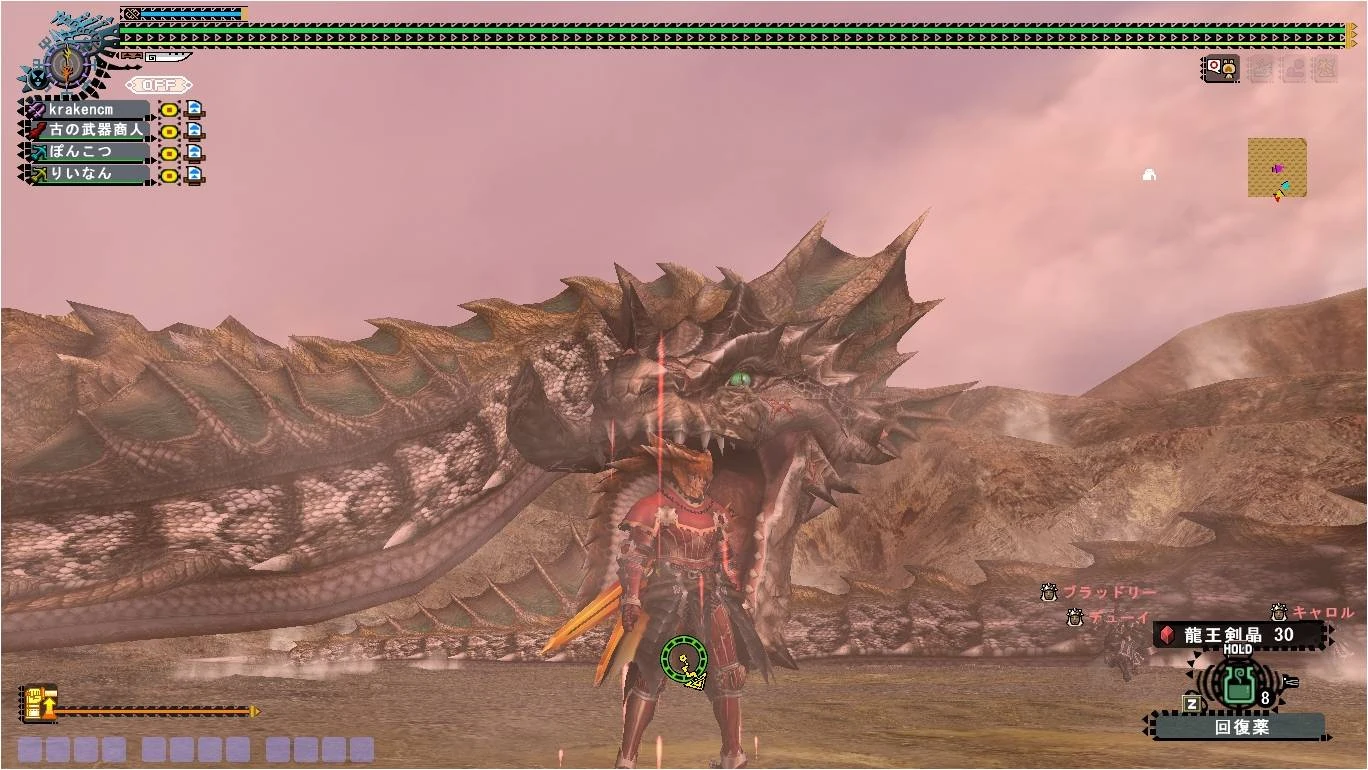Toggle krakencm's yellow coin status marker
Screen dimensions: 1368x770
pos(169,109)
